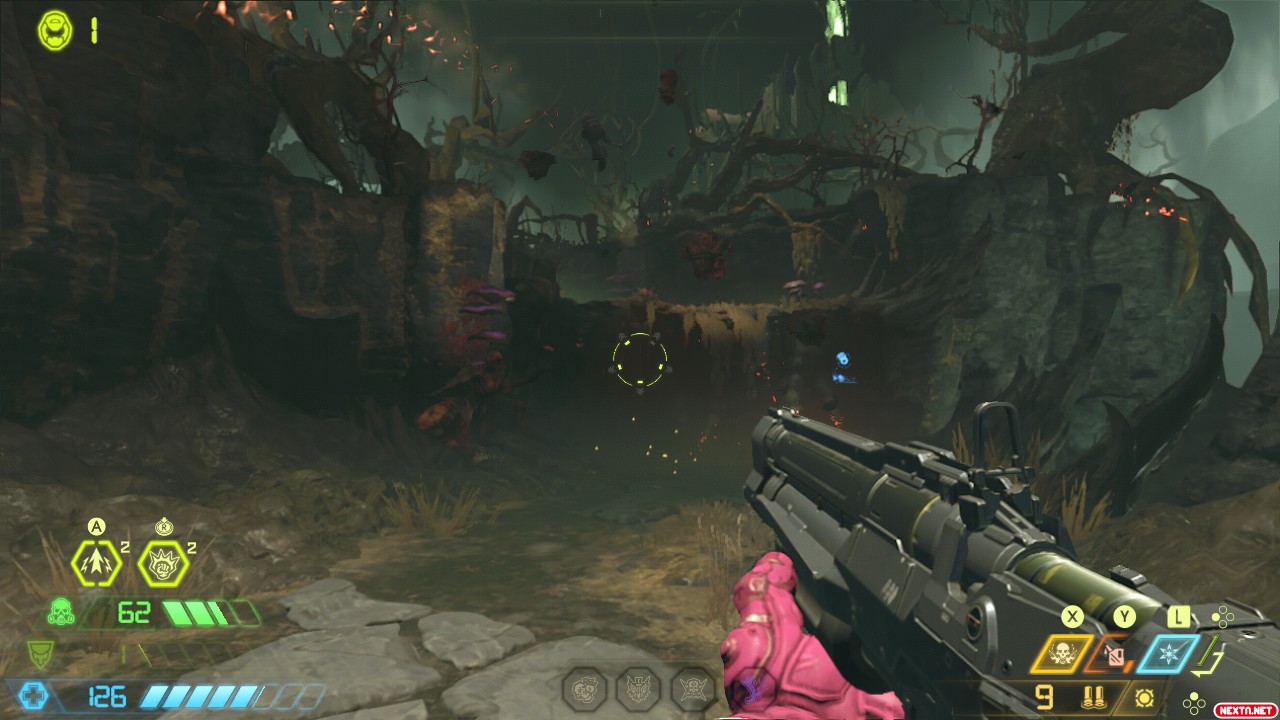Trigger the Blood Punch fist icon

click(x=163, y=564)
